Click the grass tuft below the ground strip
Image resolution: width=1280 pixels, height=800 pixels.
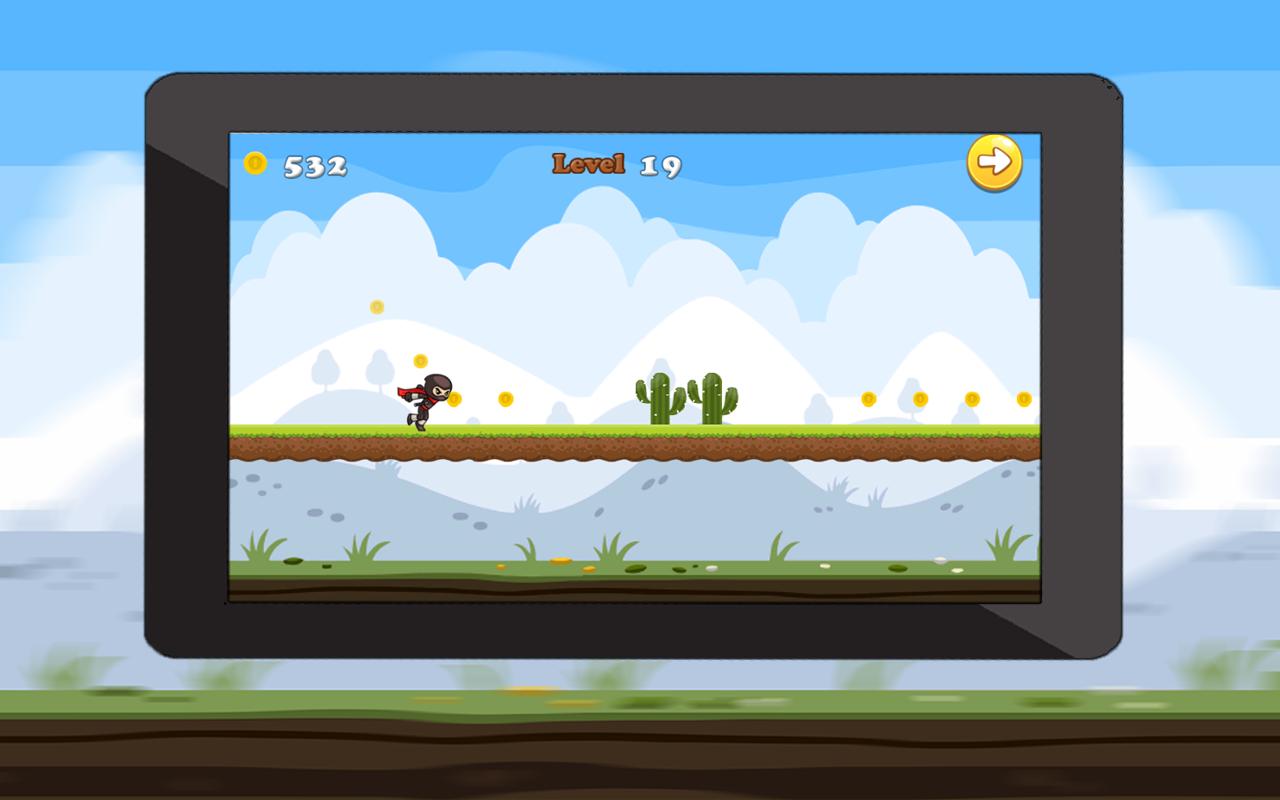(x=262, y=545)
